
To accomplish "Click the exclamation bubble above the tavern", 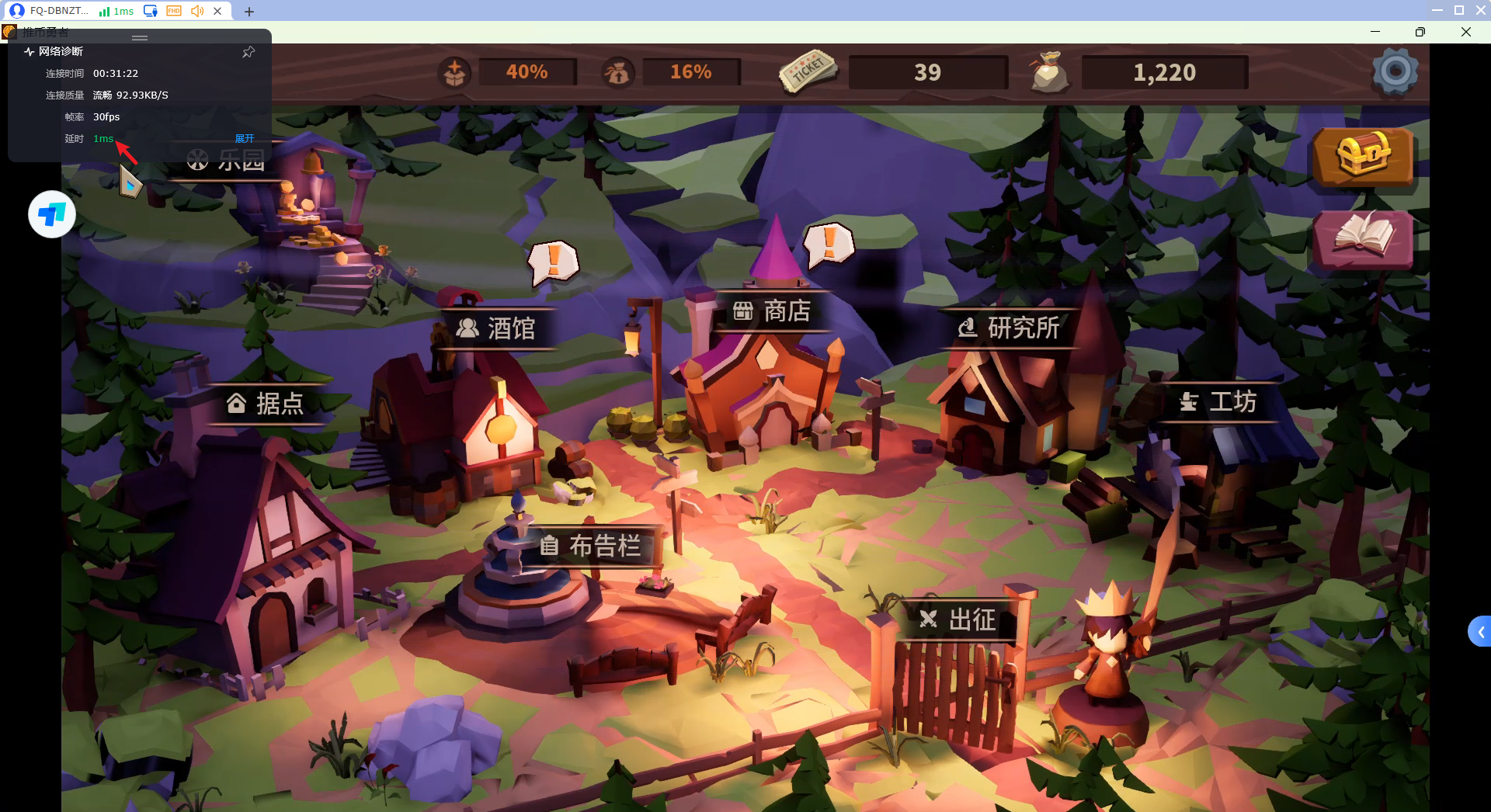I will (x=553, y=261).
